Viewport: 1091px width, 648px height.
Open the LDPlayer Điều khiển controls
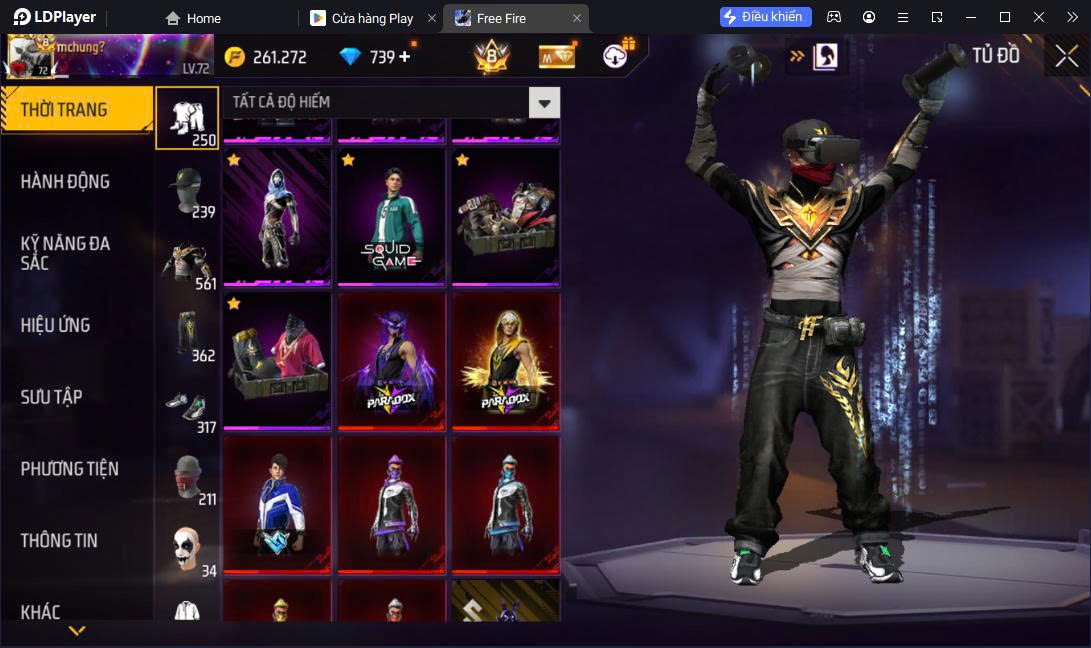point(765,17)
